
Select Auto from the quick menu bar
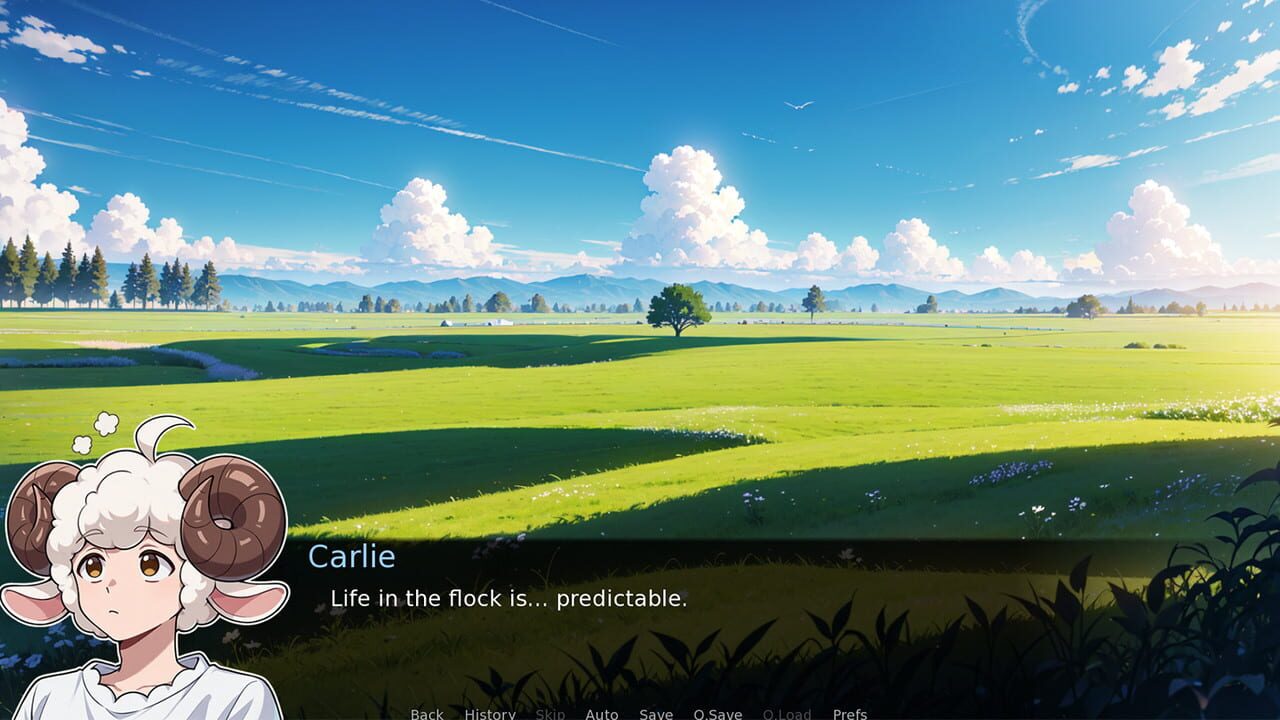click(602, 714)
